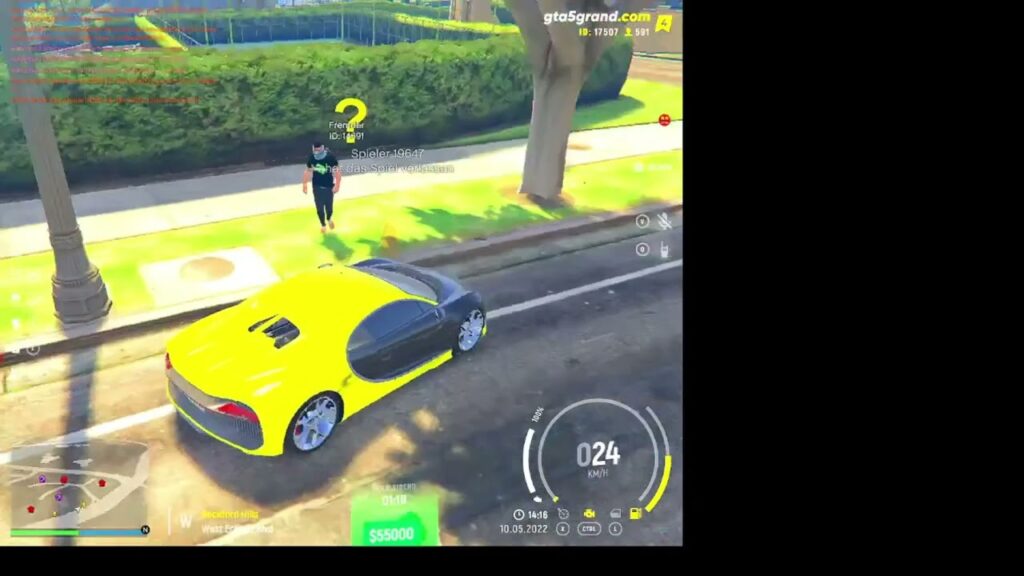
Task: Toggle the car door lock icon
Action: click(614, 513)
